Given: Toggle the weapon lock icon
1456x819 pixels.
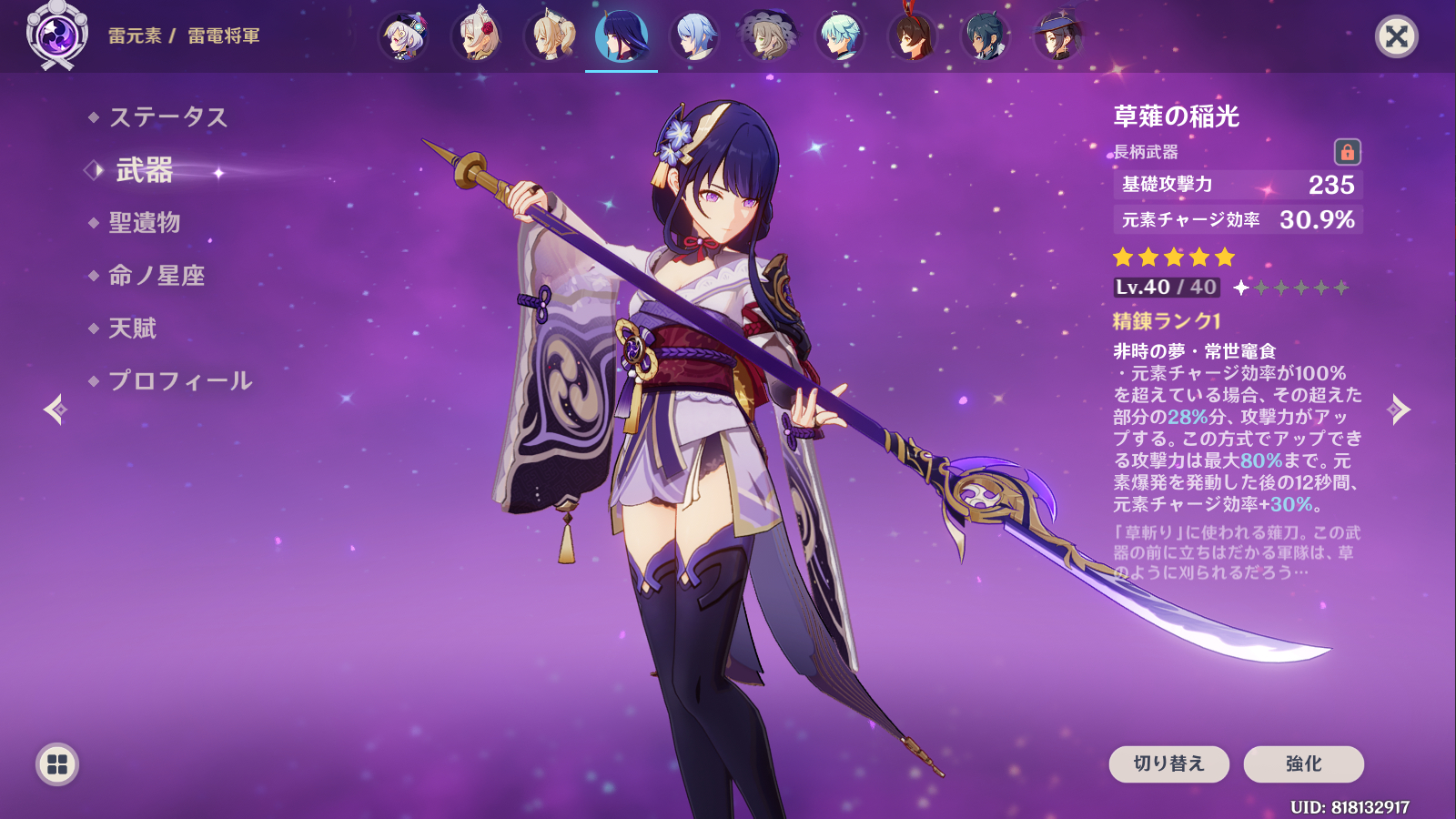Looking at the screenshot, I should [1347, 152].
